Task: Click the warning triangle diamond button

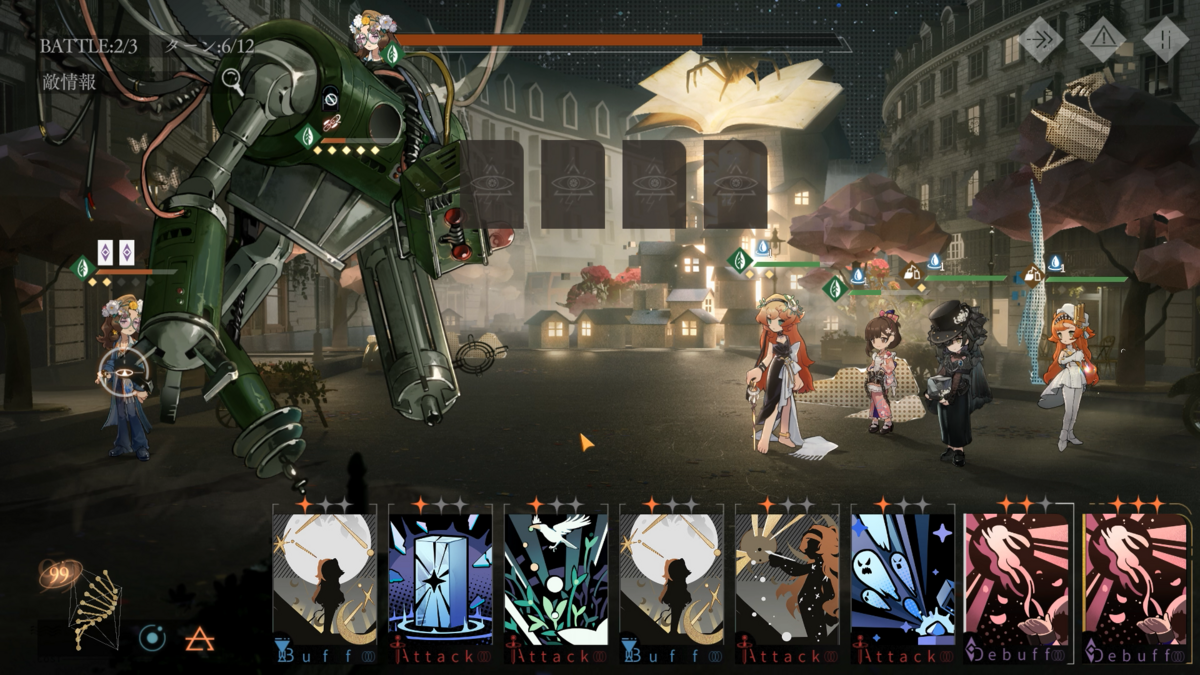Action: click(1103, 39)
